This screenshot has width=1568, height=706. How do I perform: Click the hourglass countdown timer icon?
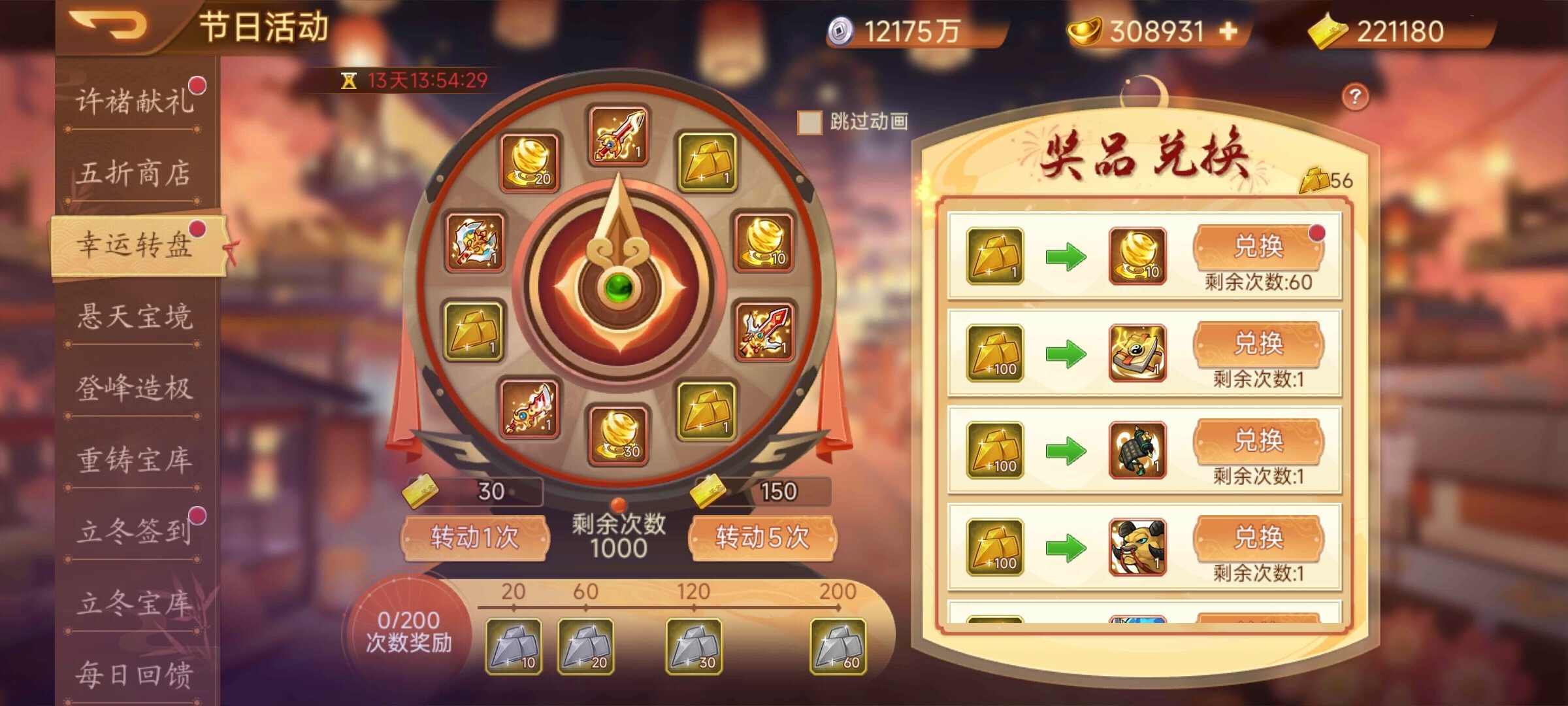pyautogui.click(x=350, y=80)
